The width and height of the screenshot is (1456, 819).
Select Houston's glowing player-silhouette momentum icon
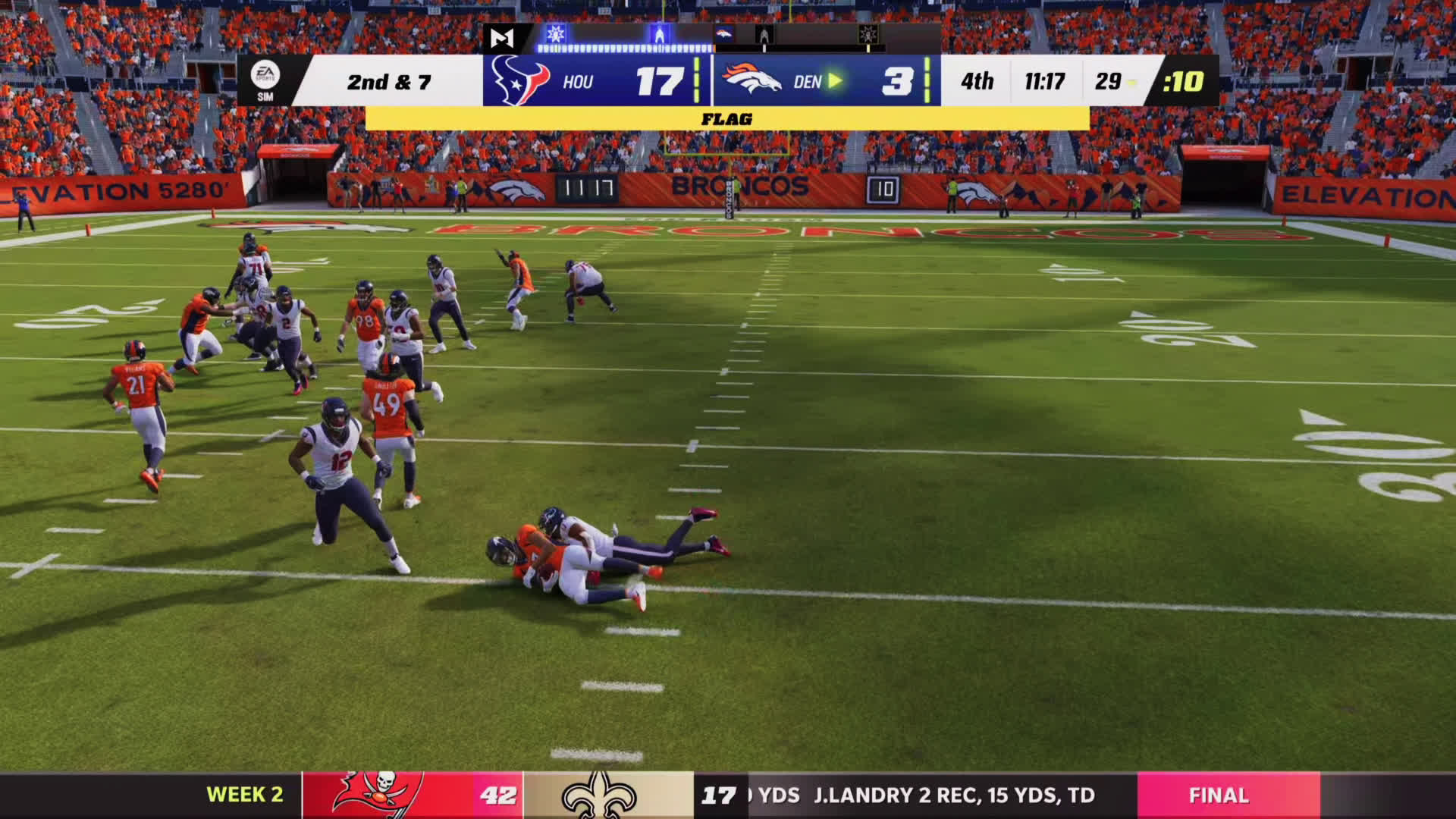[x=659, y=35]
